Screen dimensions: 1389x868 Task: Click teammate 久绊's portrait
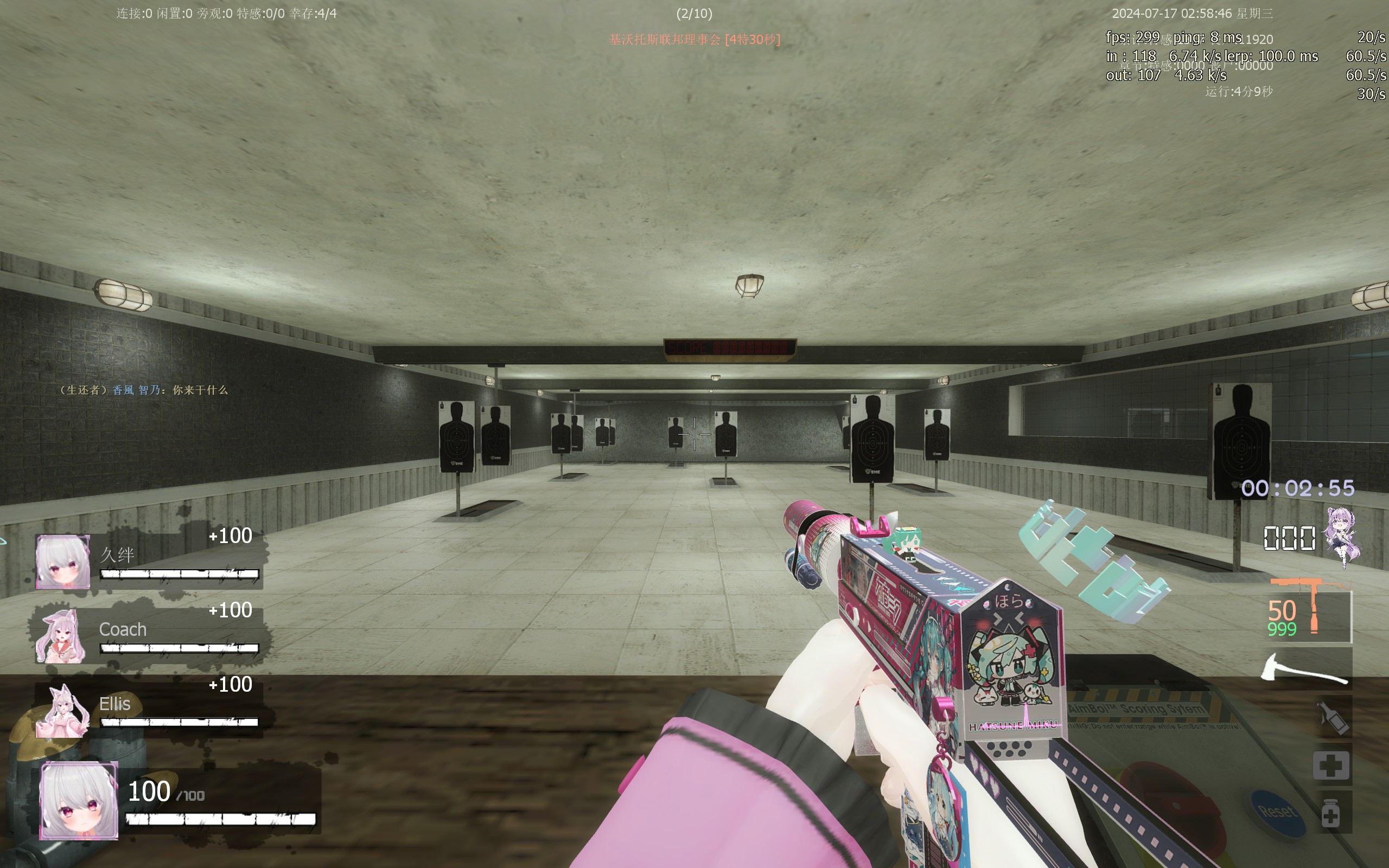[62, 562]
